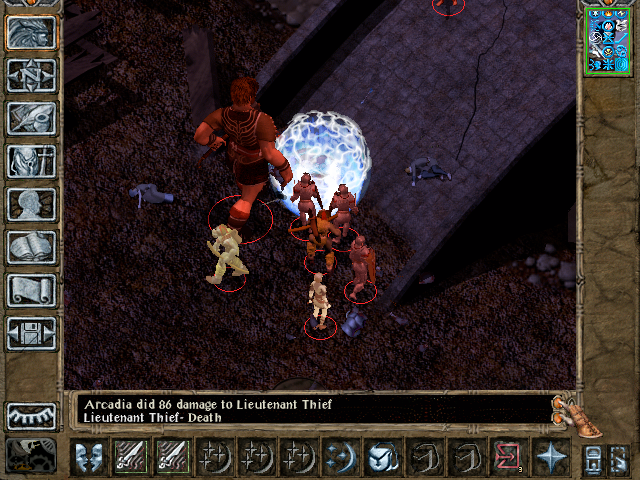Activate the two-faces talk action

pyautogui.click(x=89, y=458)
